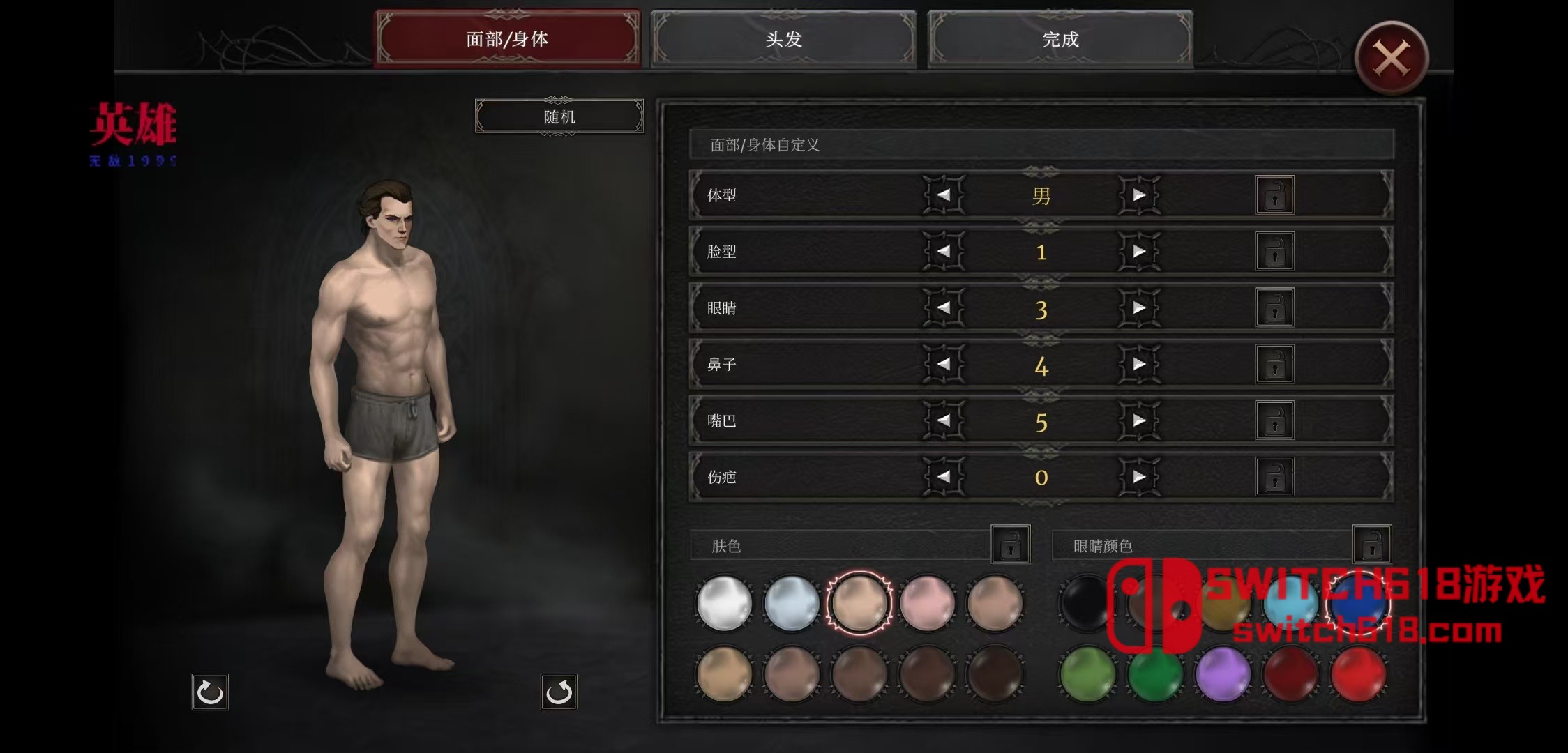Toggle the lock on the 眼睛 row

pyautogui.click(x=1274, y=308)
